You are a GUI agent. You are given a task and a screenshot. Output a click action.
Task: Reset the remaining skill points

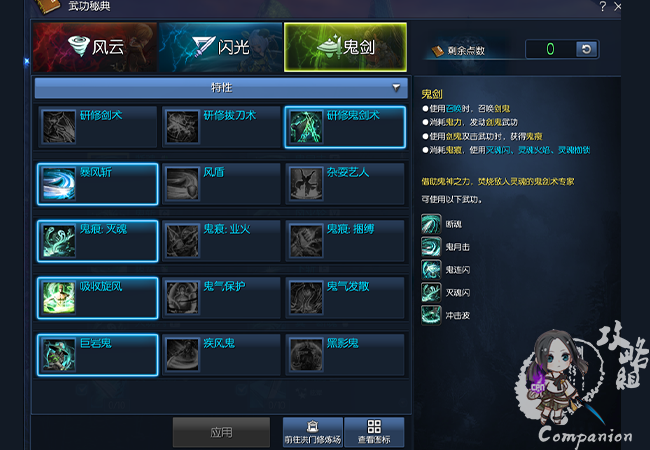(587, 49)
